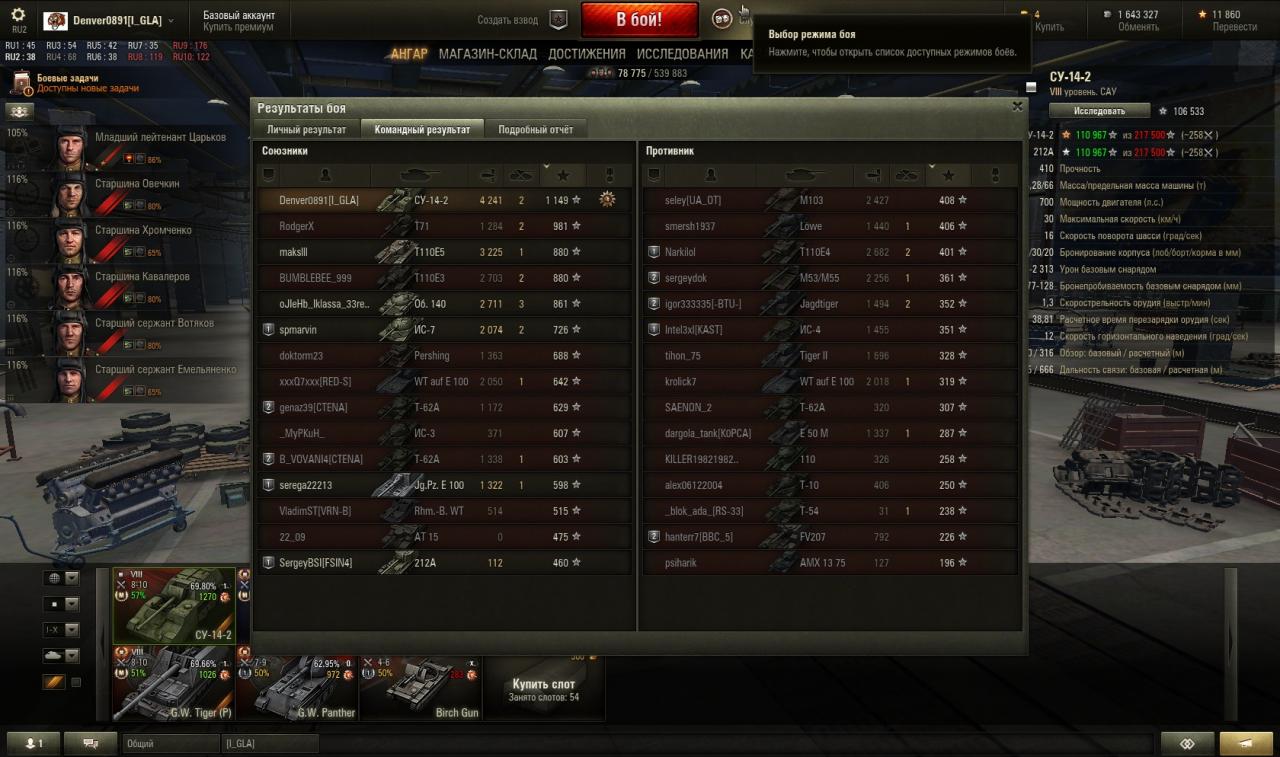Viewport: 1280px width, 757px height.
Task: Open the Подробный отчёт tab
Action: 536,130
